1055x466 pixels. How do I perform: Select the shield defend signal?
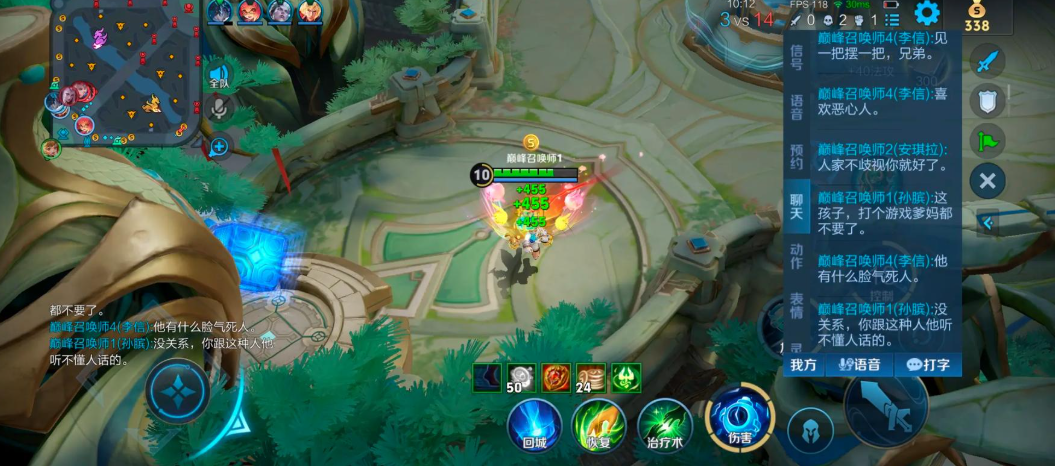pyautogui.click(x=987, y=100)
